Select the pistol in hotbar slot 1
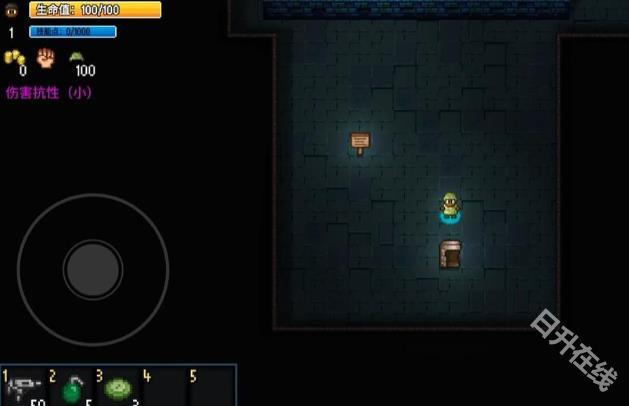This screenshot has width=629, height=406. click(x=24, y=388)
